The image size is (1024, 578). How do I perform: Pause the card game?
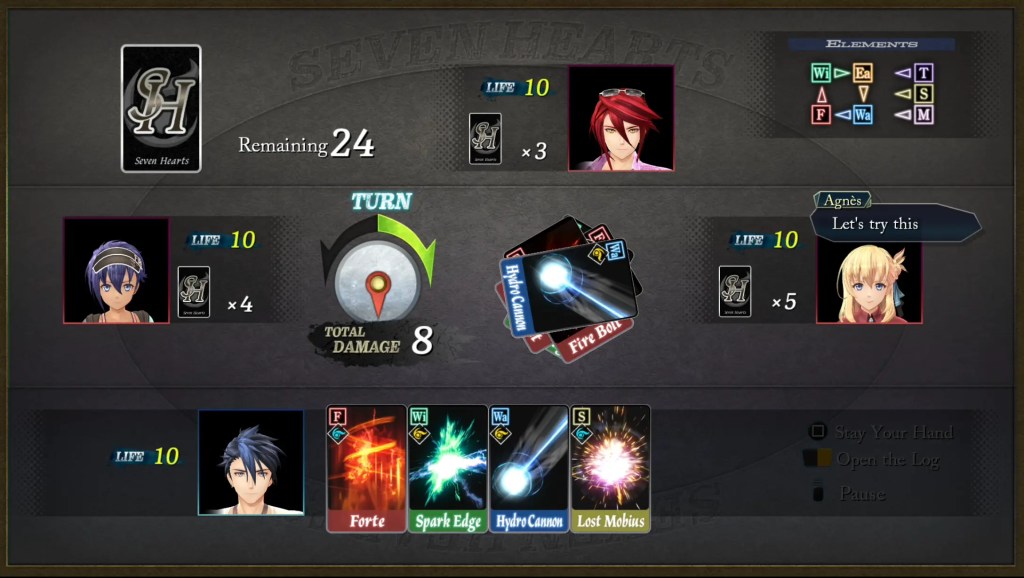862,493
